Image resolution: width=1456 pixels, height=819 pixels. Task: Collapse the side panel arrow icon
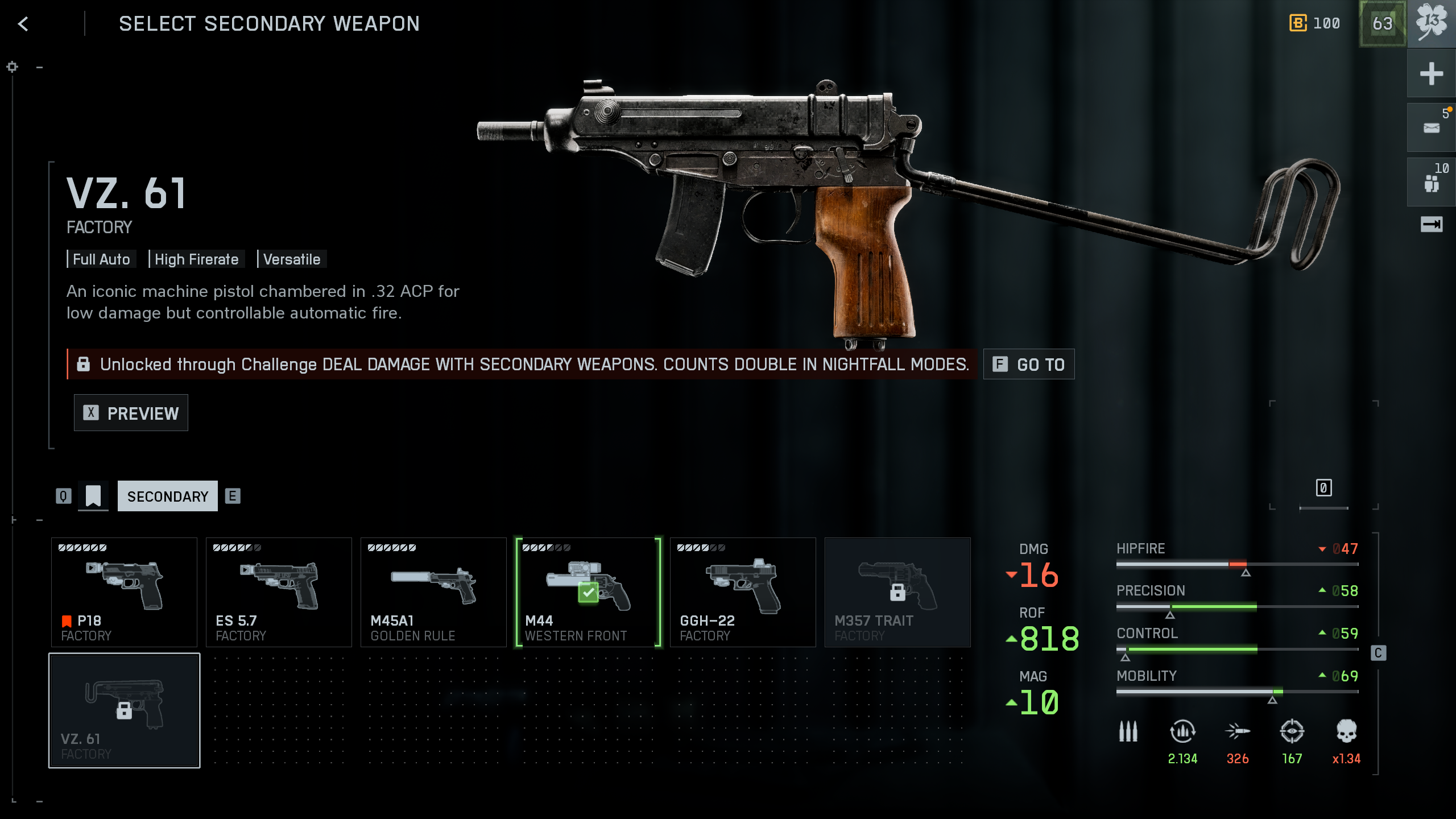[1431, 224]
